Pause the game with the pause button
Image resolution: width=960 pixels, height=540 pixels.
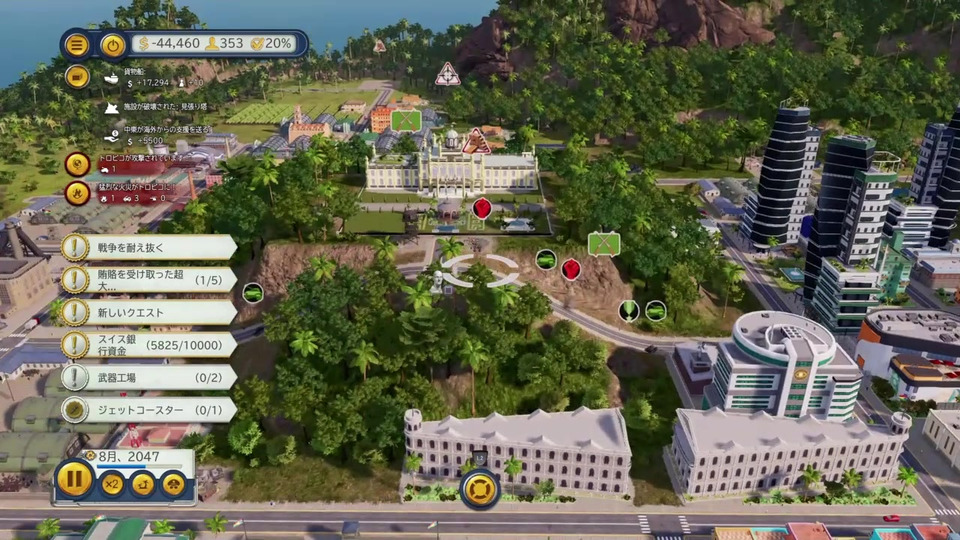point(75,478)
